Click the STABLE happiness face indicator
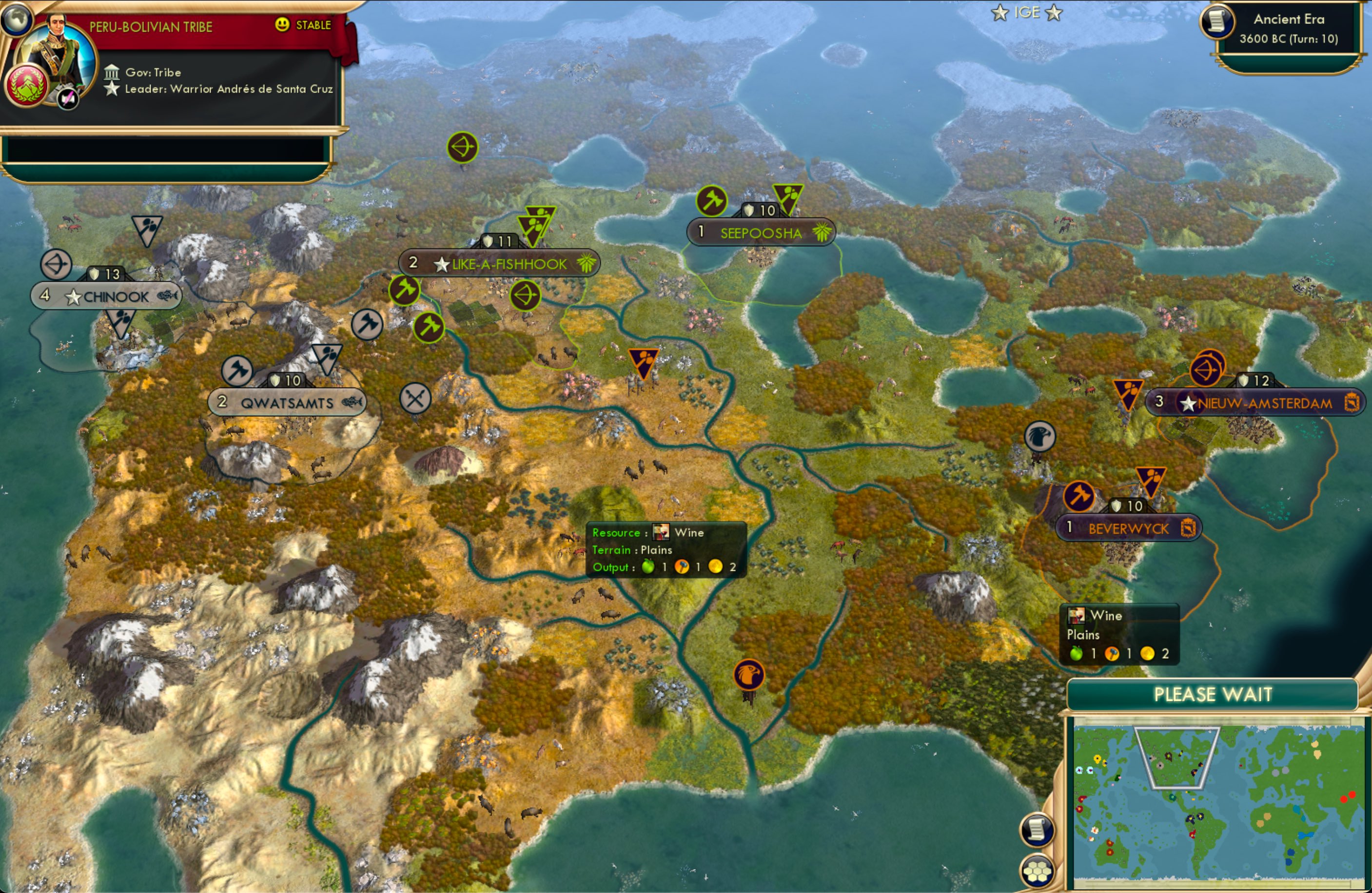Viewport: 1372px width, 893px height. (282, 25)
